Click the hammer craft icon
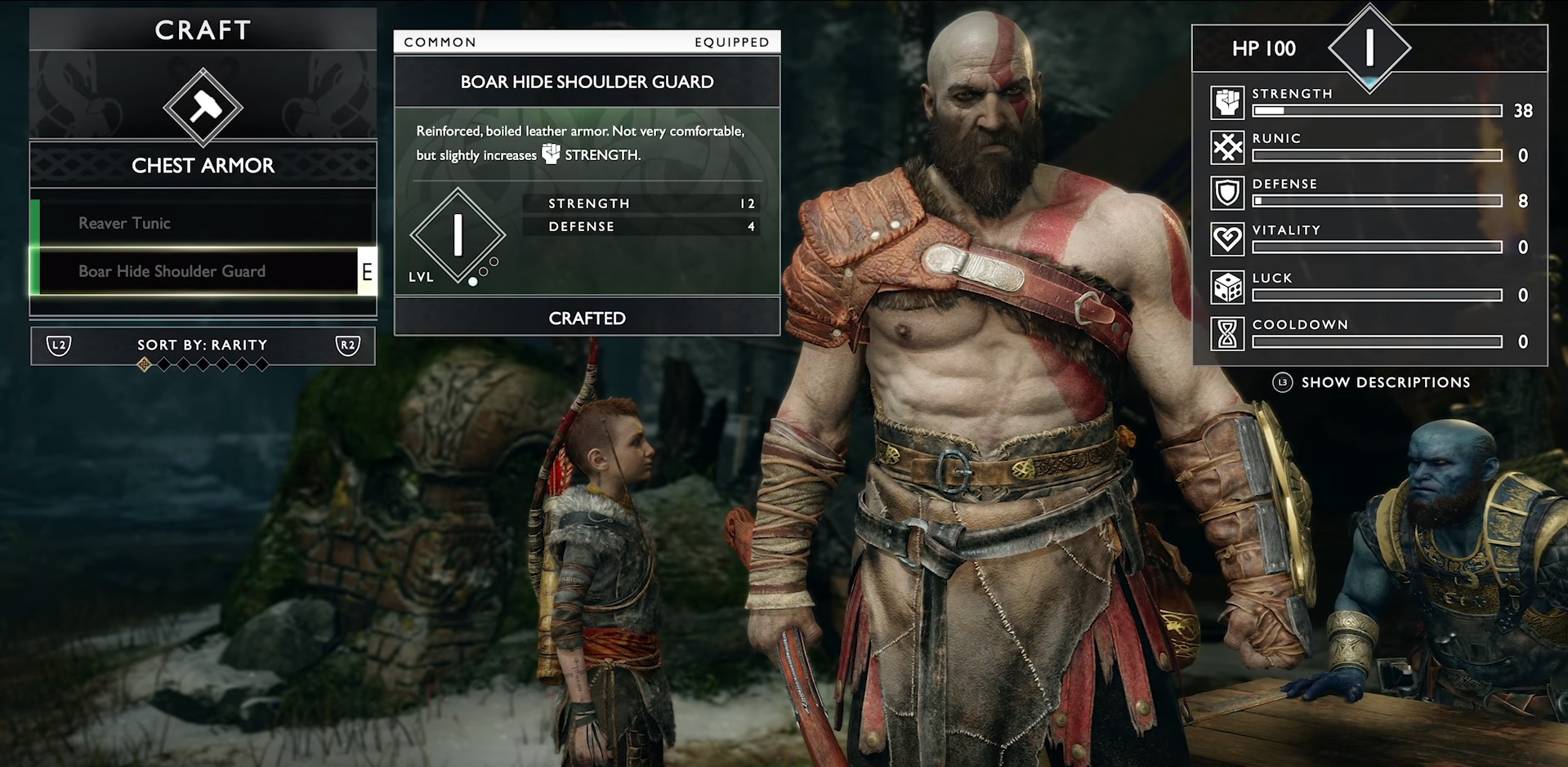 (x=203, y=107)
